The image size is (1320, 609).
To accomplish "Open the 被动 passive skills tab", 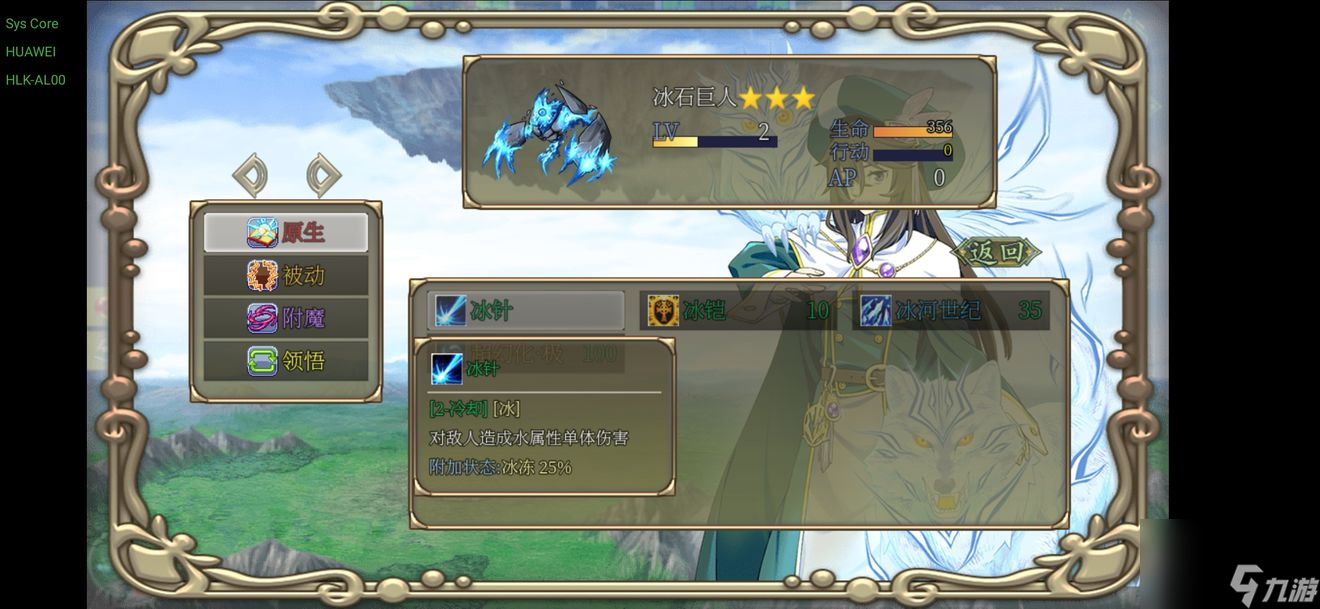I will (286, 275).
